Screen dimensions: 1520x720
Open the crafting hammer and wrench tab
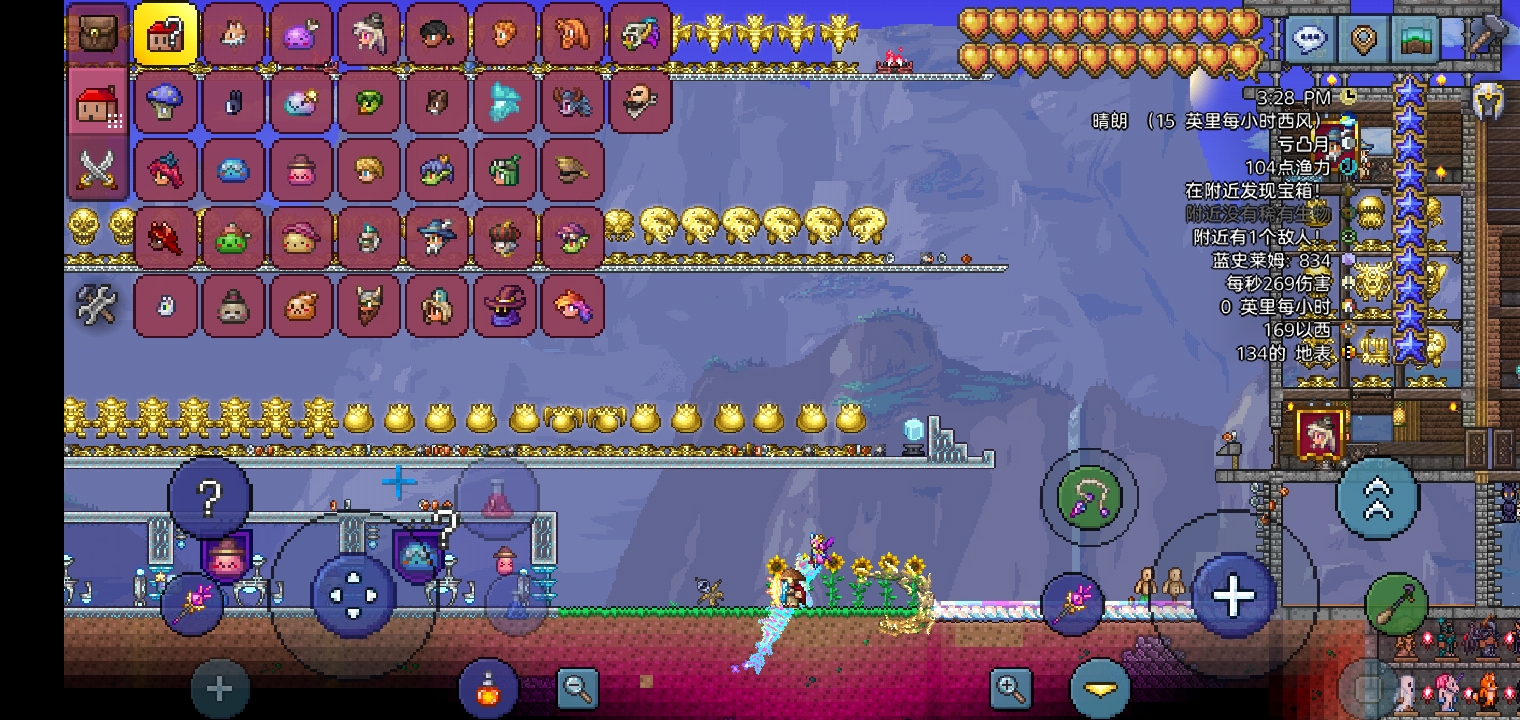[98, 304]
